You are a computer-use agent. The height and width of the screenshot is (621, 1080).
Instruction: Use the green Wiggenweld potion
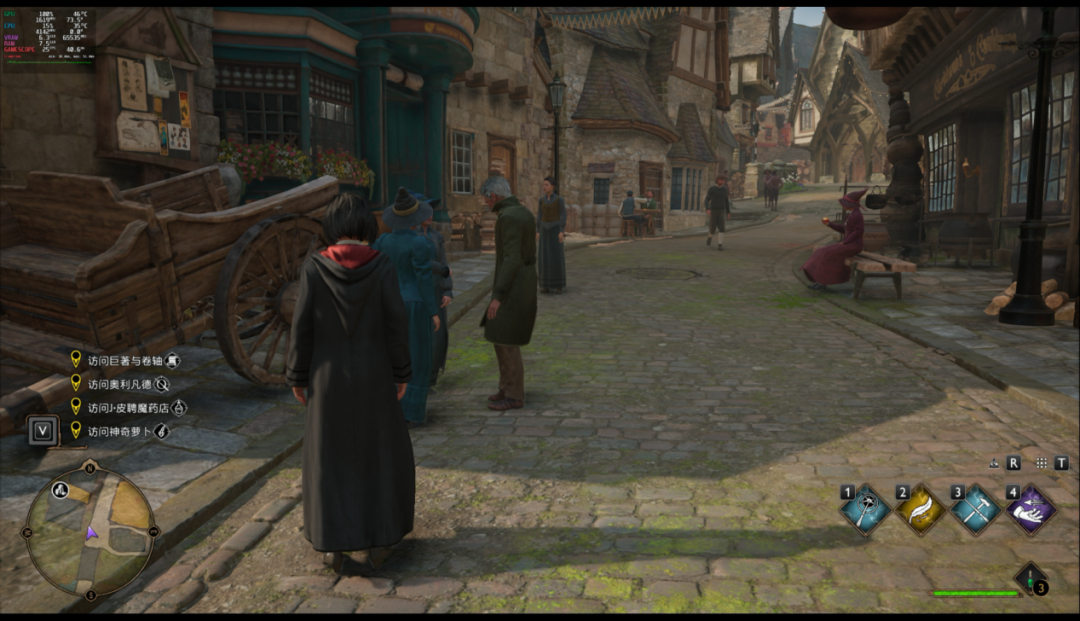(1029, 577)
